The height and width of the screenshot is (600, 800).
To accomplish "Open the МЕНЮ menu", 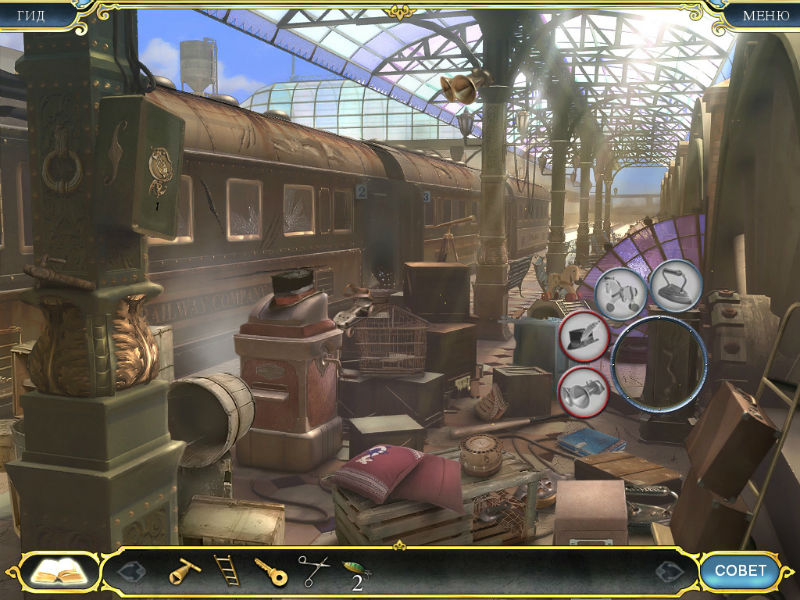I will pyautogui.click(x=764, y=15).
